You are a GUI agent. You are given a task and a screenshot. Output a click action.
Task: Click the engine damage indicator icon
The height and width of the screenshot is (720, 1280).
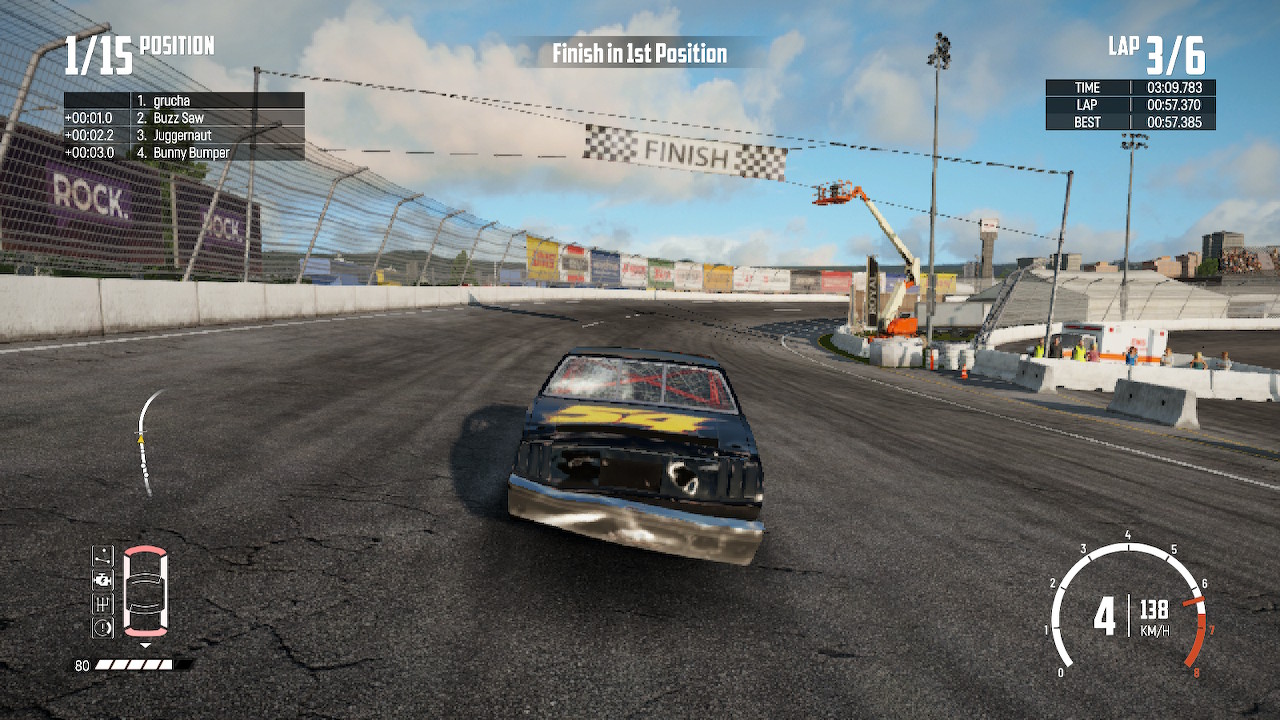[x=102, y=580]
